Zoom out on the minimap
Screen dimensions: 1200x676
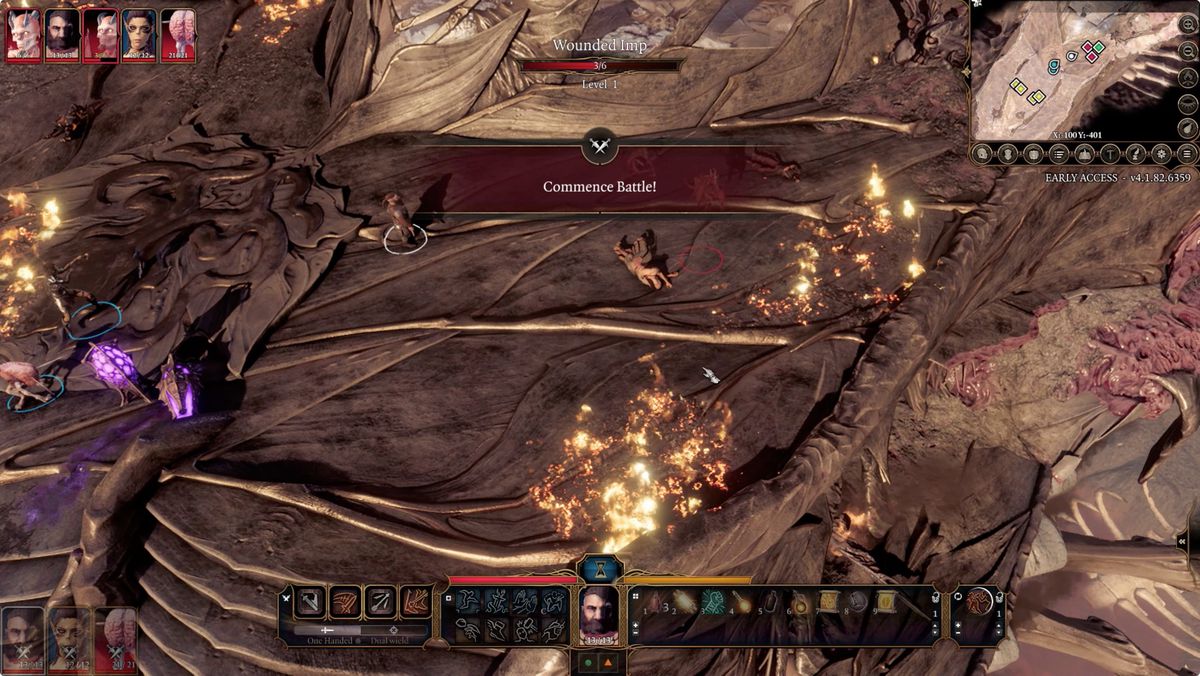pyautogui.click(x=1187, y=50)
